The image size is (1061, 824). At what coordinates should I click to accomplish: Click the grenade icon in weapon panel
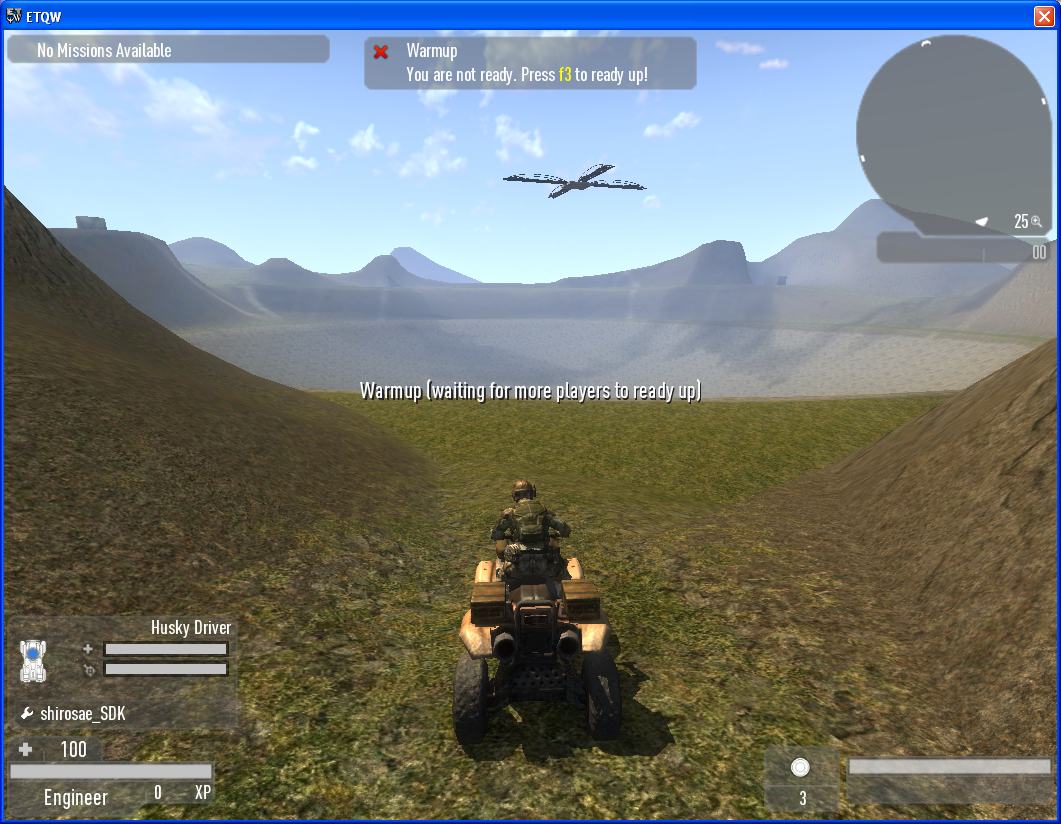[800, 767]
